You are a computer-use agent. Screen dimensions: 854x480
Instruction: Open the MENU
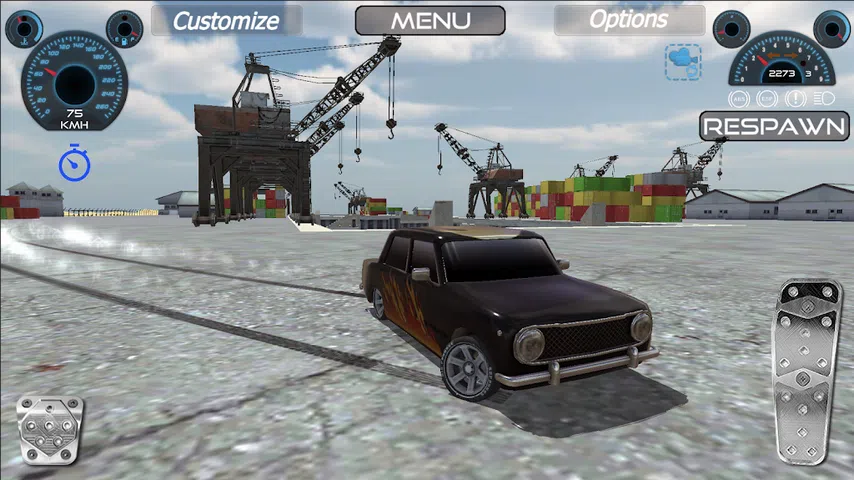(x=430, y=20)
